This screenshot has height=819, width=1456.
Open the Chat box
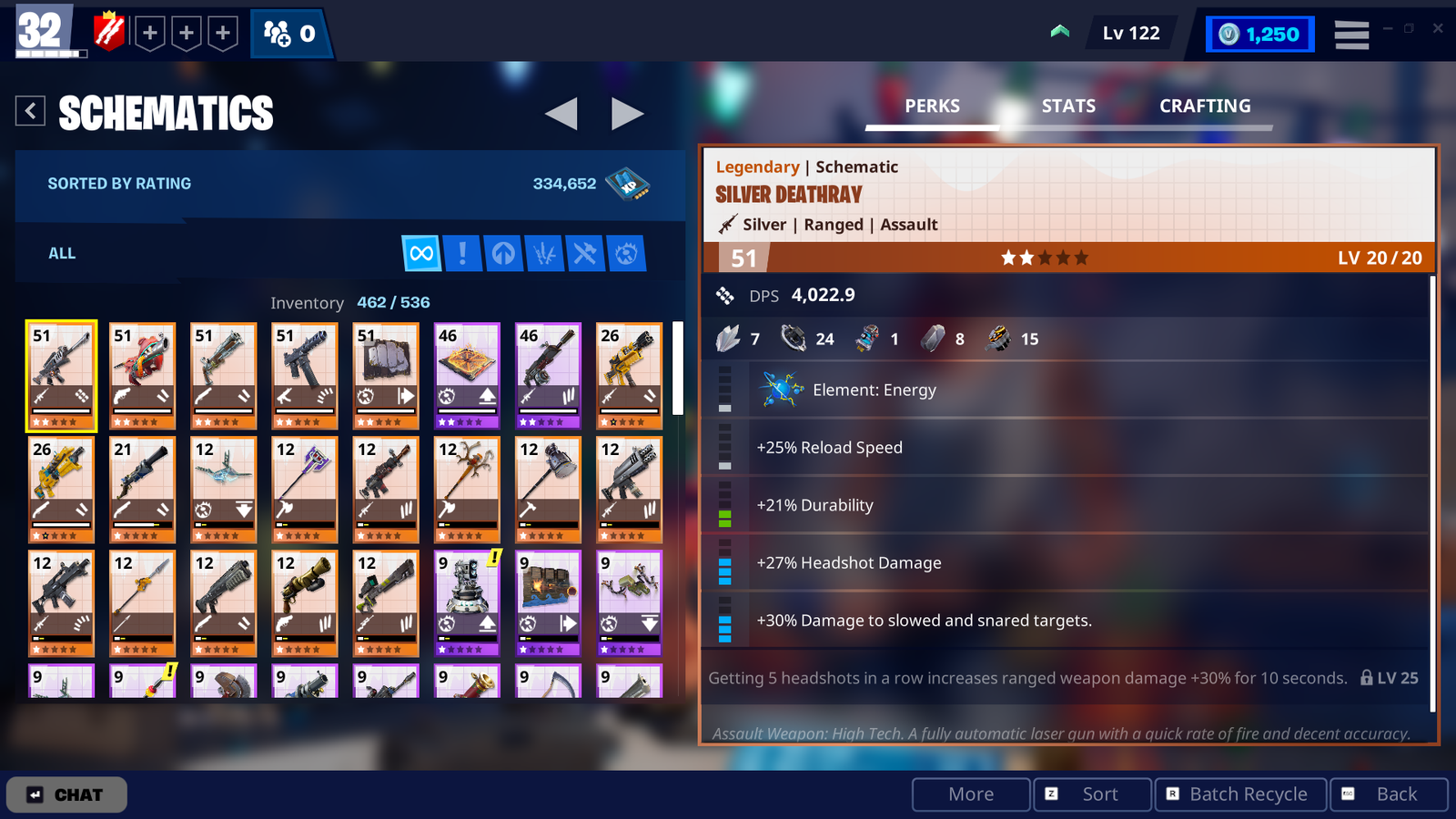pyautogui.click(x=66, y=794)
